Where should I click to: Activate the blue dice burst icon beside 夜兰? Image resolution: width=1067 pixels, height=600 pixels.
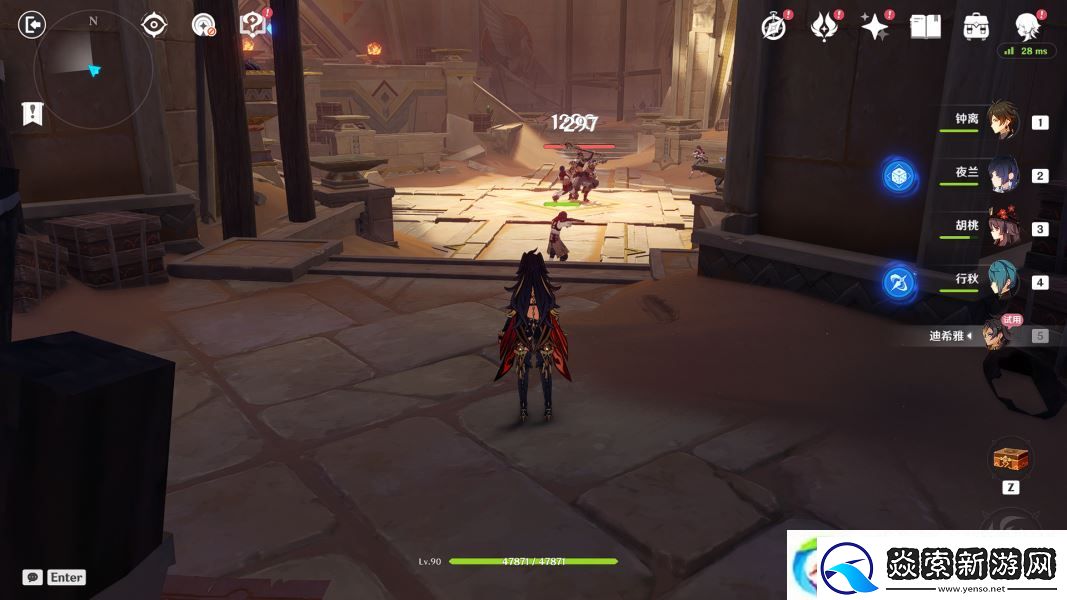899,176
